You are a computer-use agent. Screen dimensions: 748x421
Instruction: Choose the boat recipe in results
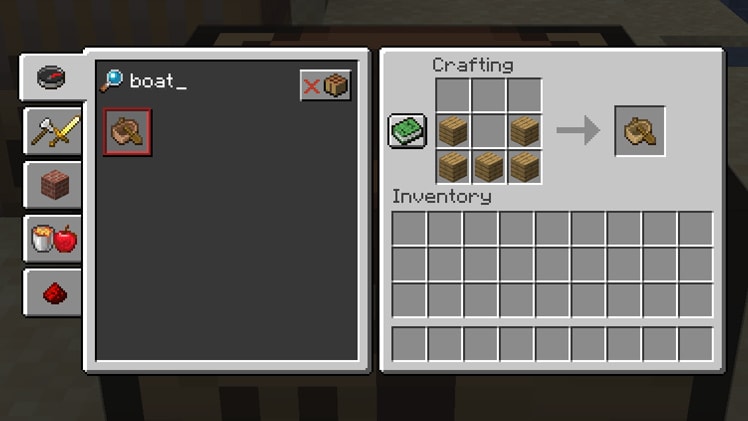128,132
